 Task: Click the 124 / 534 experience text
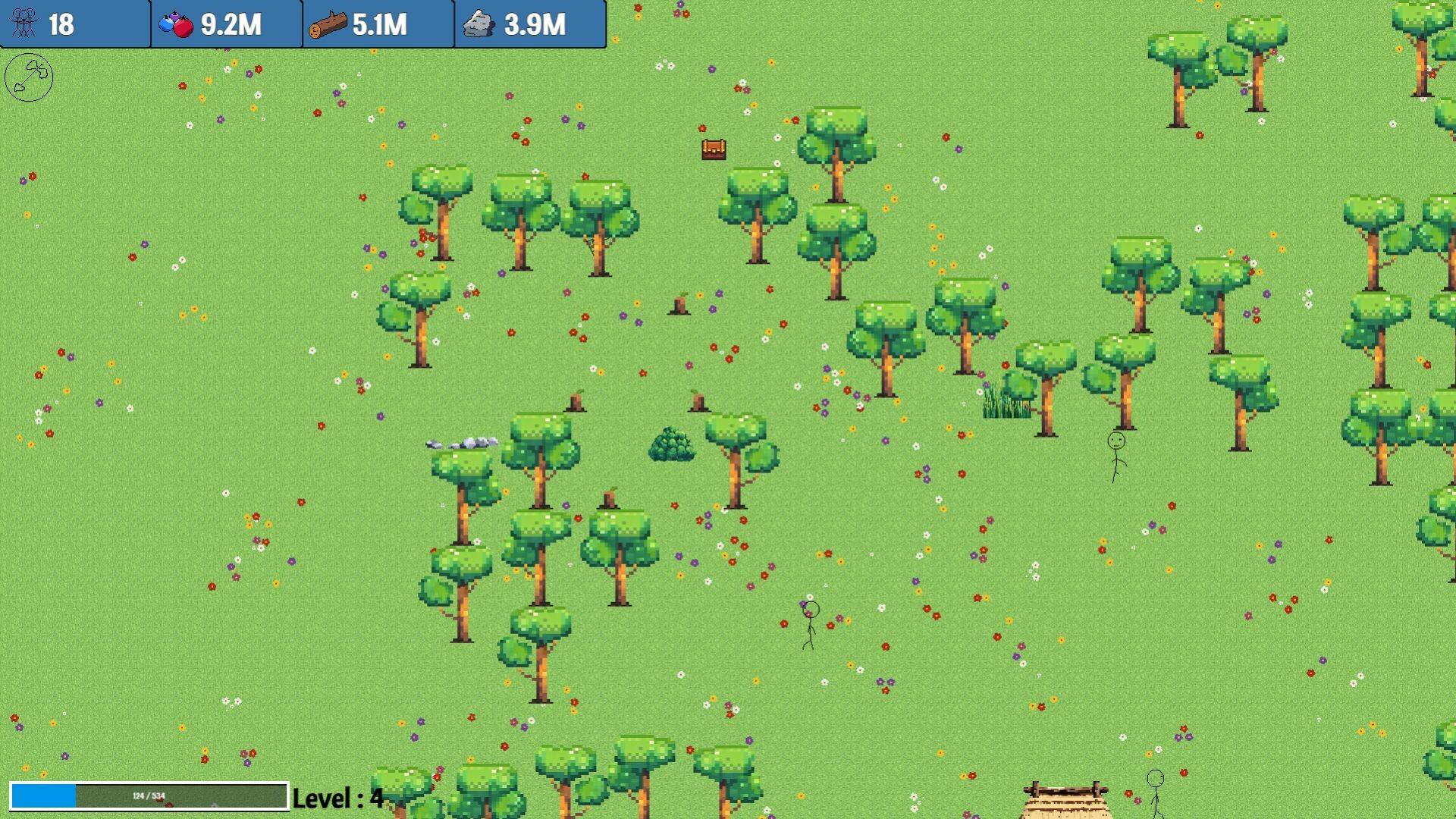point(150,795)
